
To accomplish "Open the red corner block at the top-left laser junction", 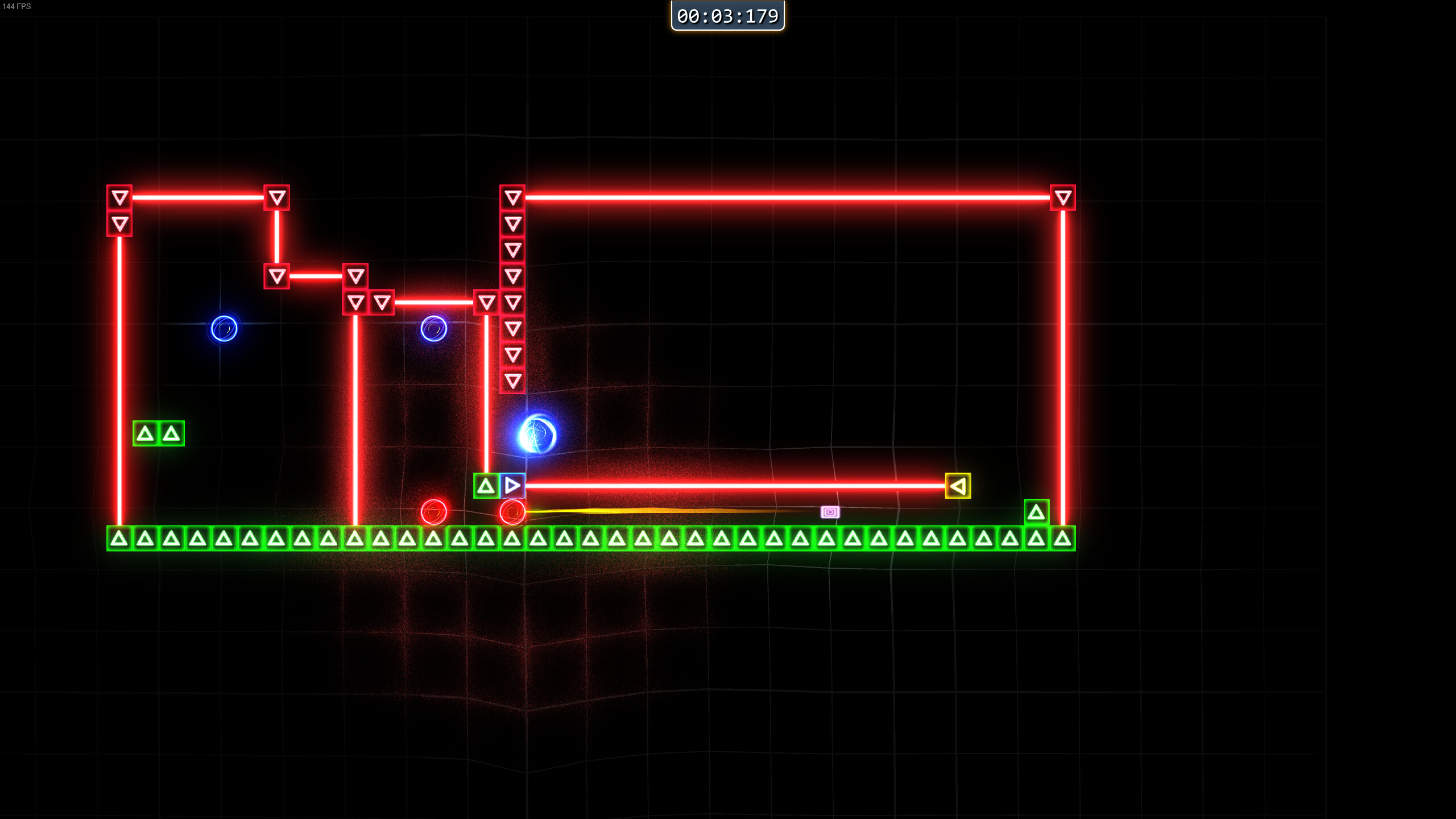I will point(119,197).
